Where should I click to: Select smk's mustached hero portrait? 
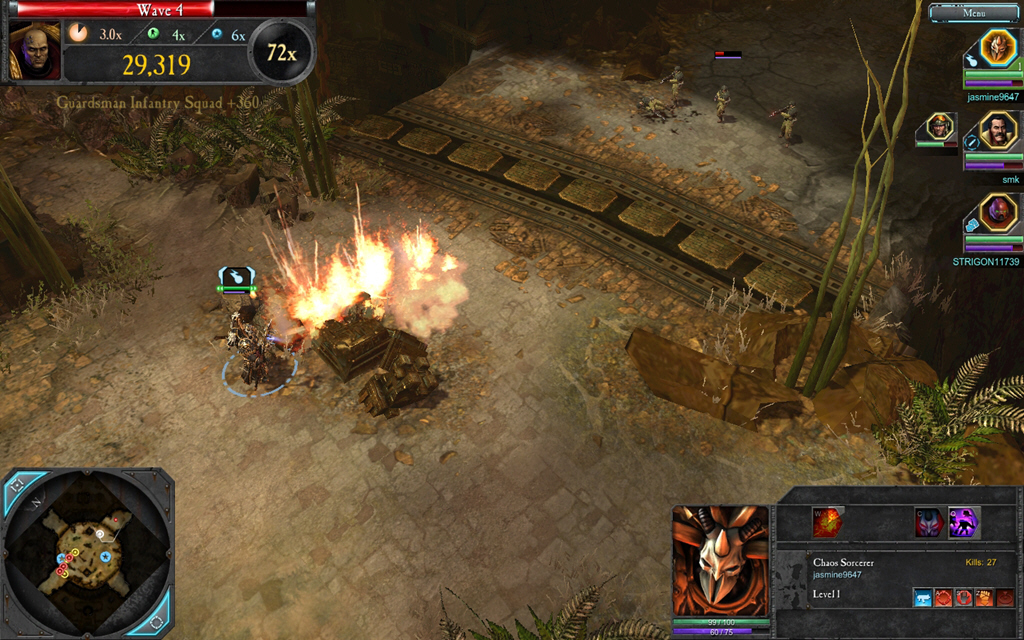pyautogui.click(x=997, y=129)
